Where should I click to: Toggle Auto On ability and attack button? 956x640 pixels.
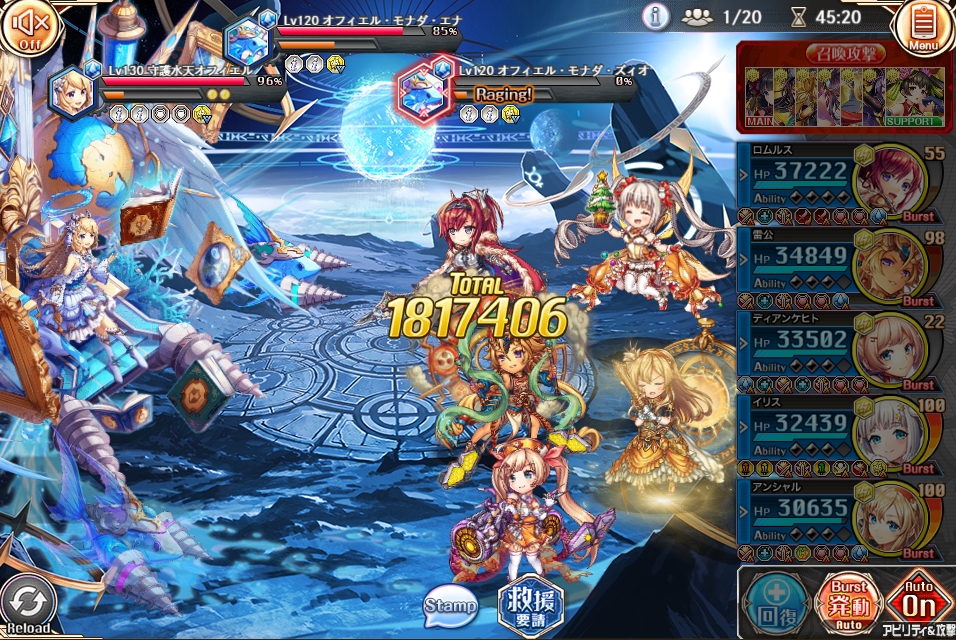pyautogui.click(x=916, y=602)
